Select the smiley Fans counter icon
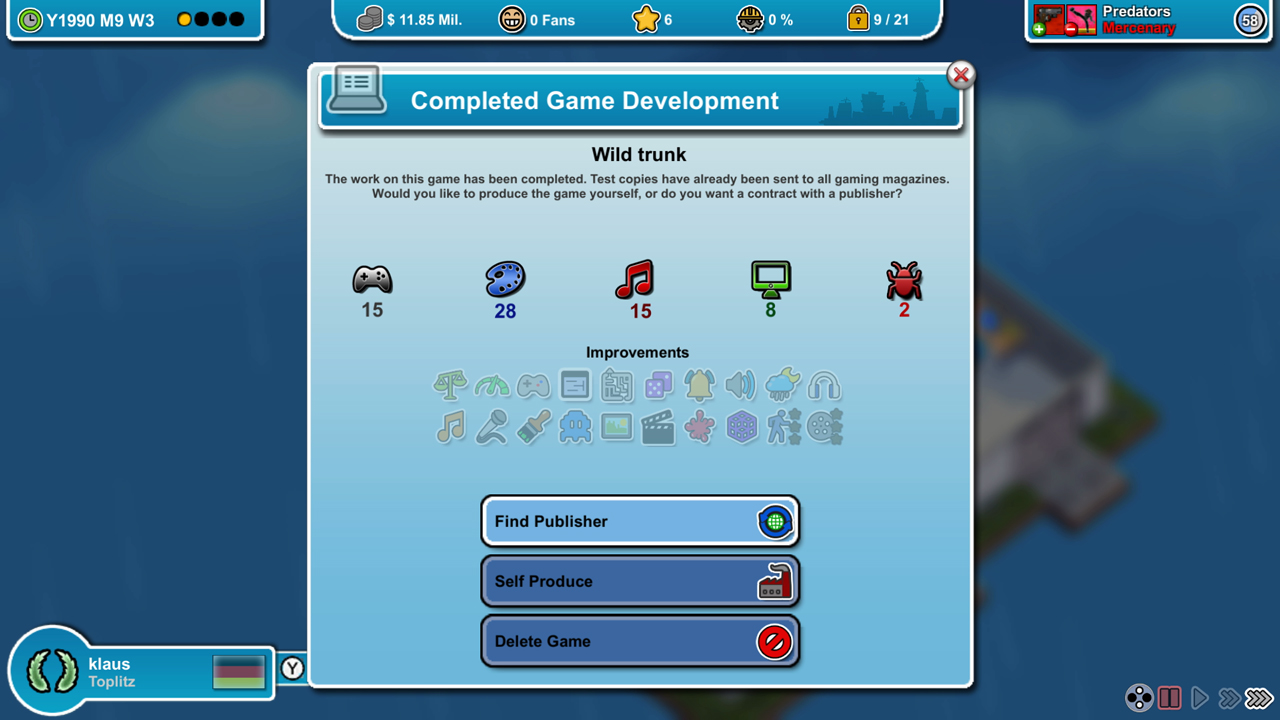 coord(512,18)
